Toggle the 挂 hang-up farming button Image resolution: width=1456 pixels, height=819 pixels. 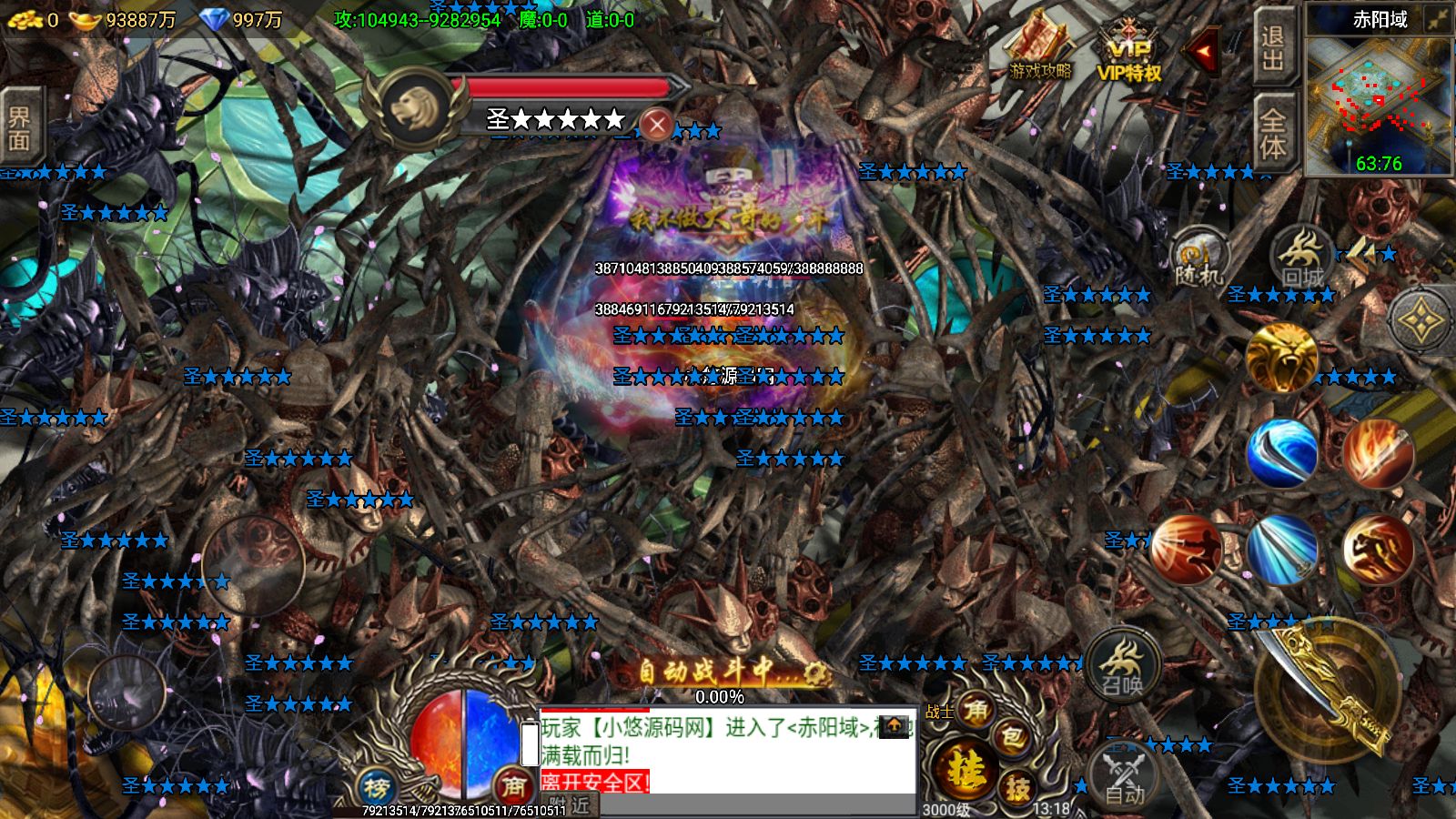(x=966, y=769)
